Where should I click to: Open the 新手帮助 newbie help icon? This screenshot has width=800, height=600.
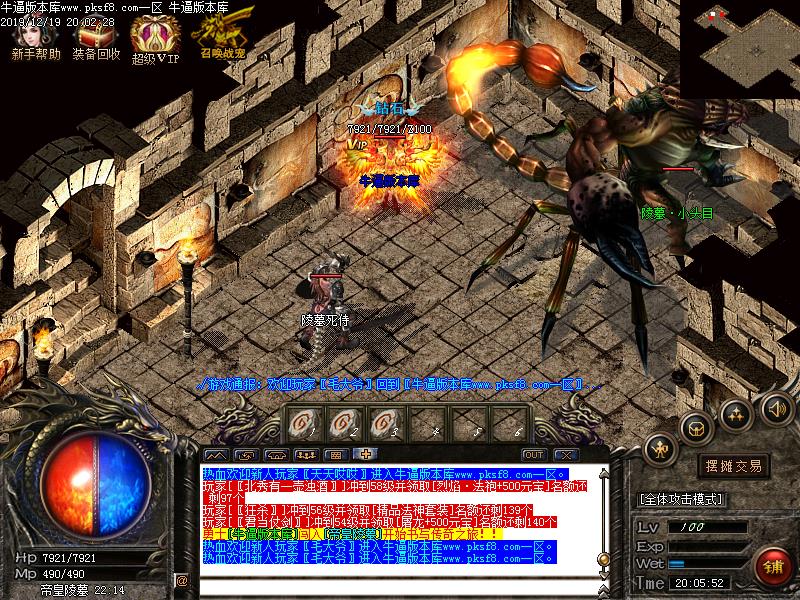tap(36, 38)
